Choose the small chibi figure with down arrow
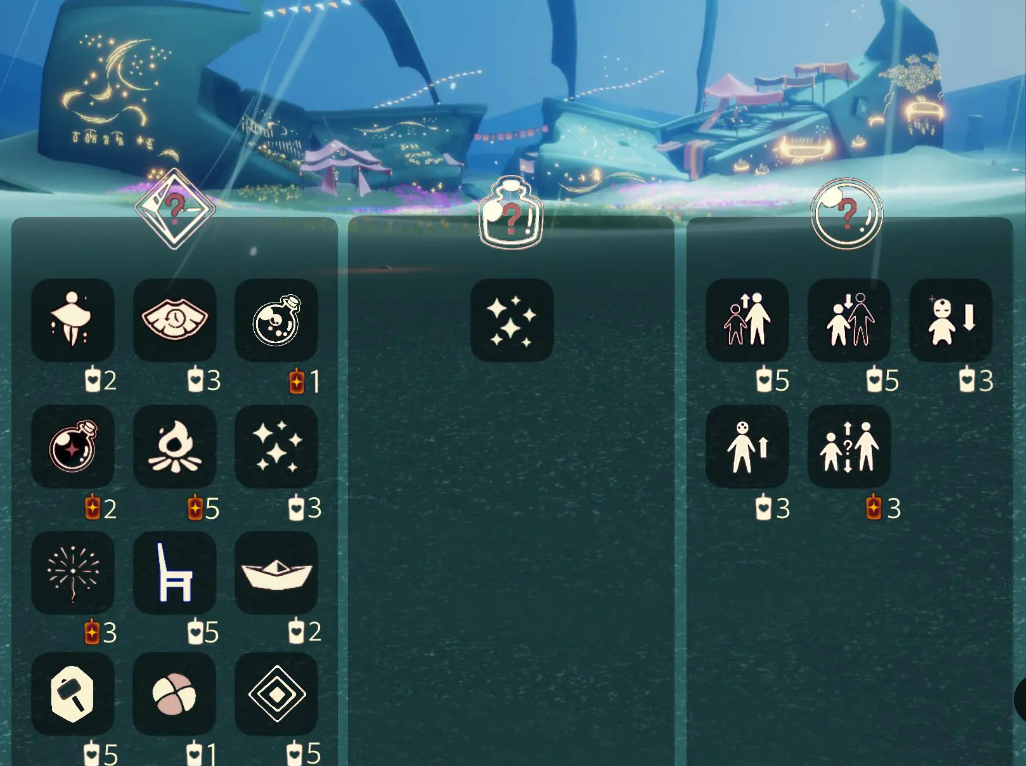Image resolution: width=1026 pixels, height=766 pixels. pos(950,320)
